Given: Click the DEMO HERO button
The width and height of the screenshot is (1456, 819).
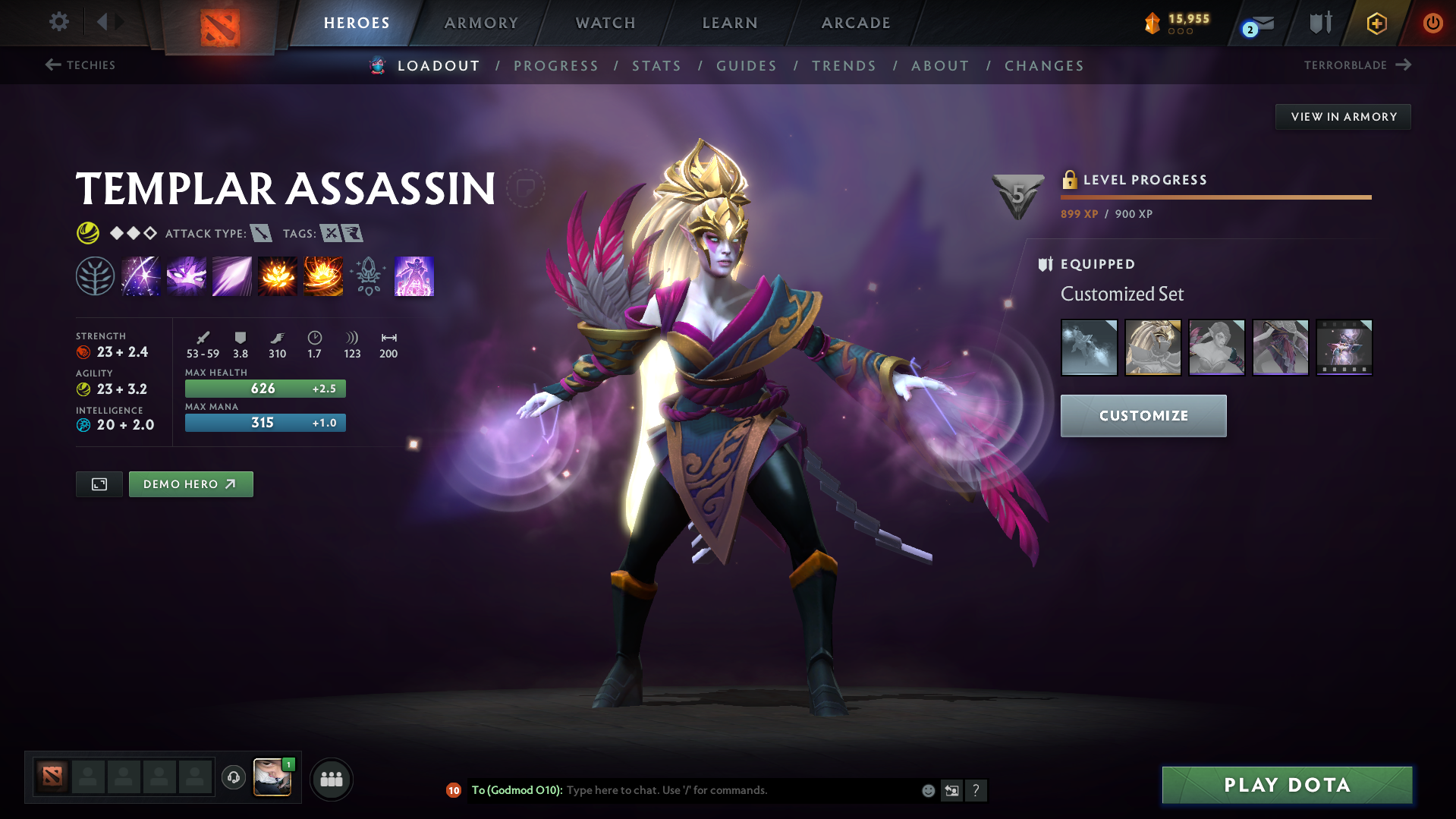Looking at the screenshot, I should click(190, 484).
